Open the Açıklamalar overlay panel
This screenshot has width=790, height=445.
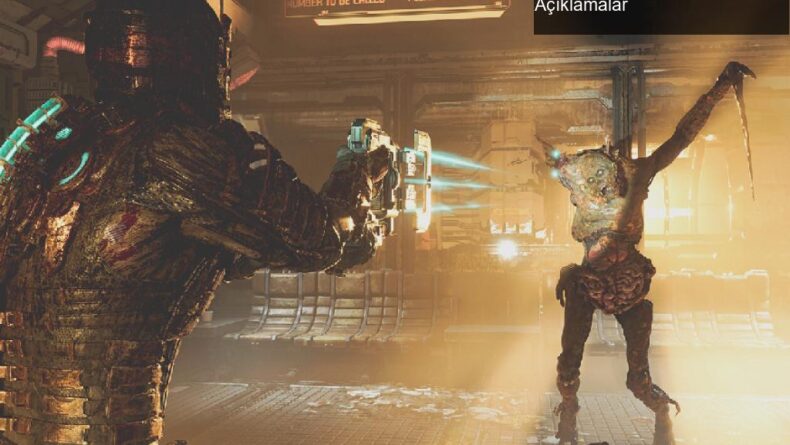pos(581,8)
